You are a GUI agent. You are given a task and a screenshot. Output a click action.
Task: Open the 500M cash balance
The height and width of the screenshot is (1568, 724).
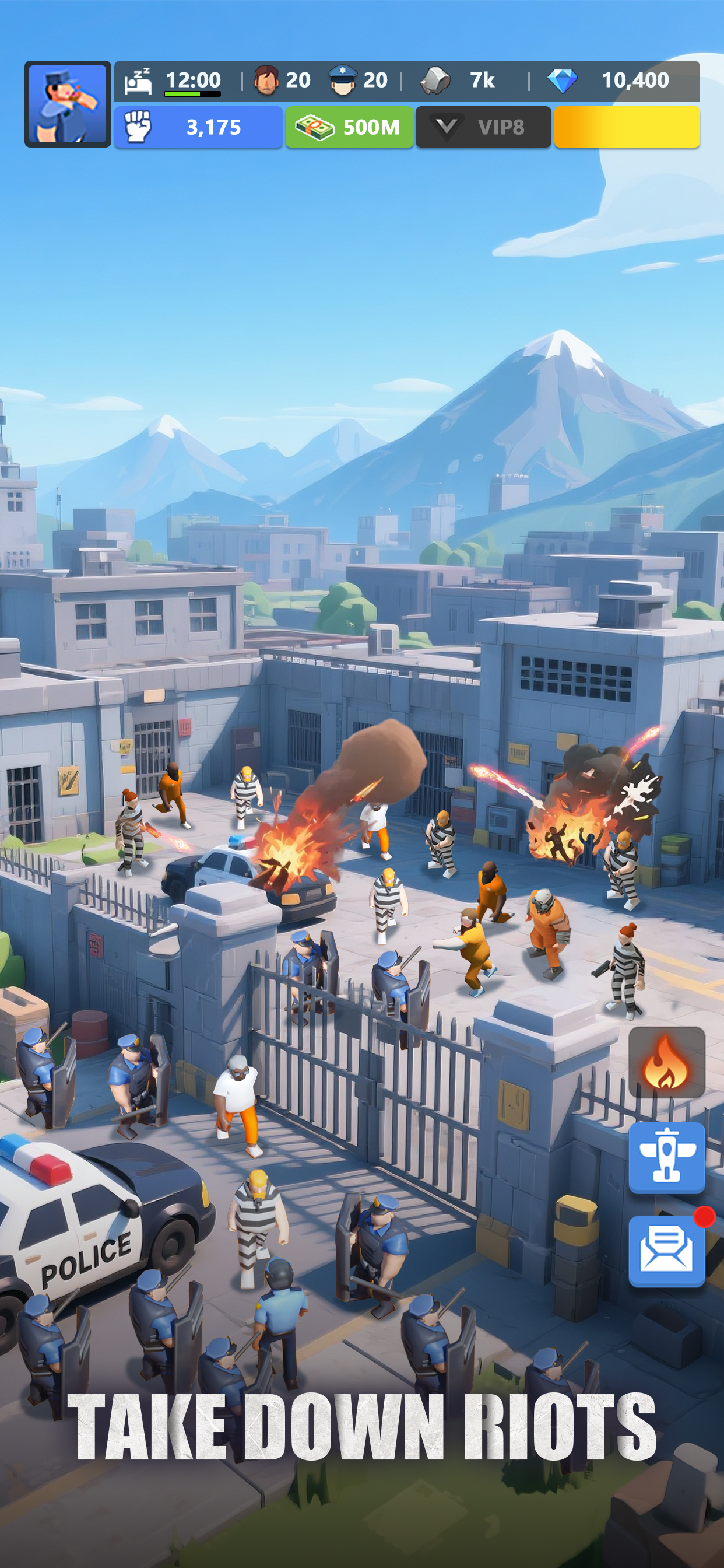[x=349, y=127]
